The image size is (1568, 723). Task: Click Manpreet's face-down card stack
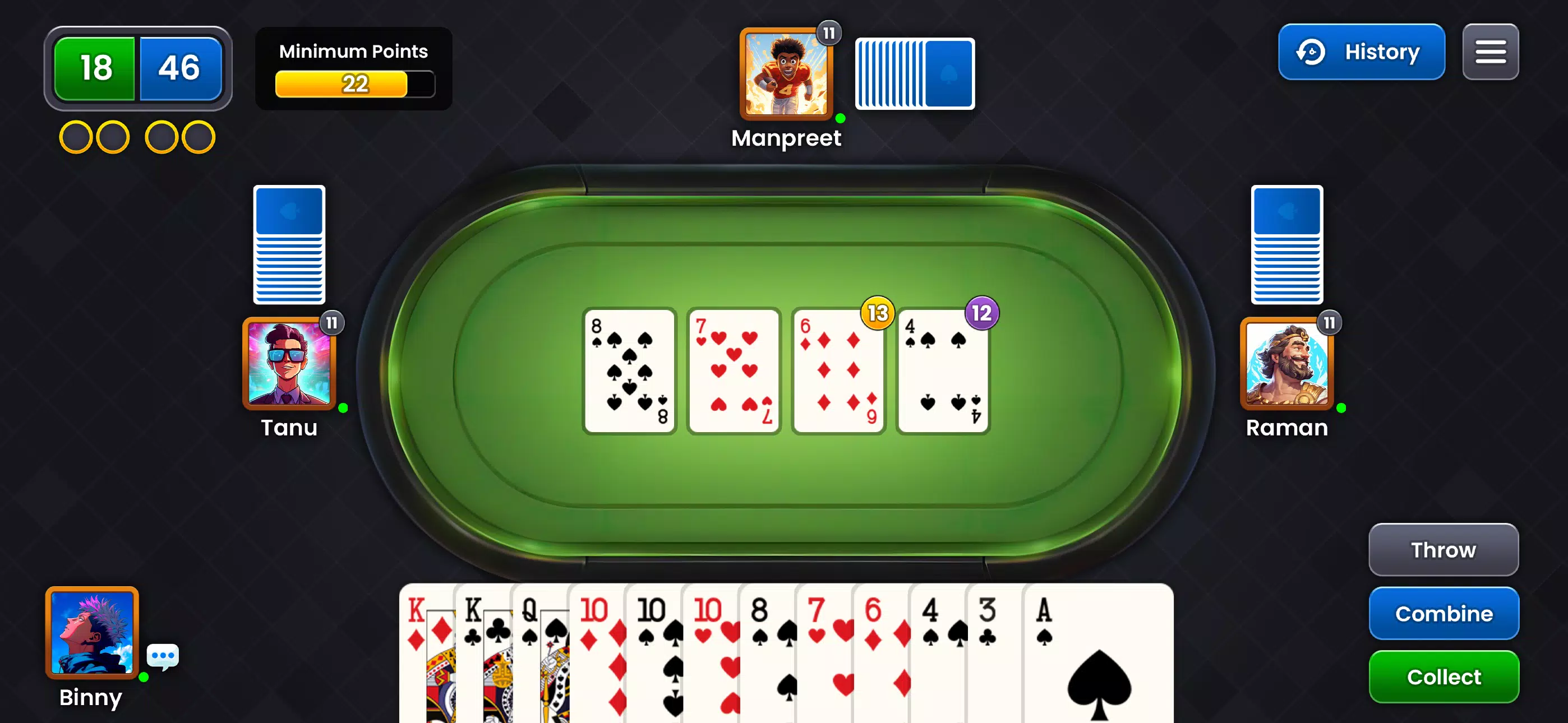(x=914, y=73)
